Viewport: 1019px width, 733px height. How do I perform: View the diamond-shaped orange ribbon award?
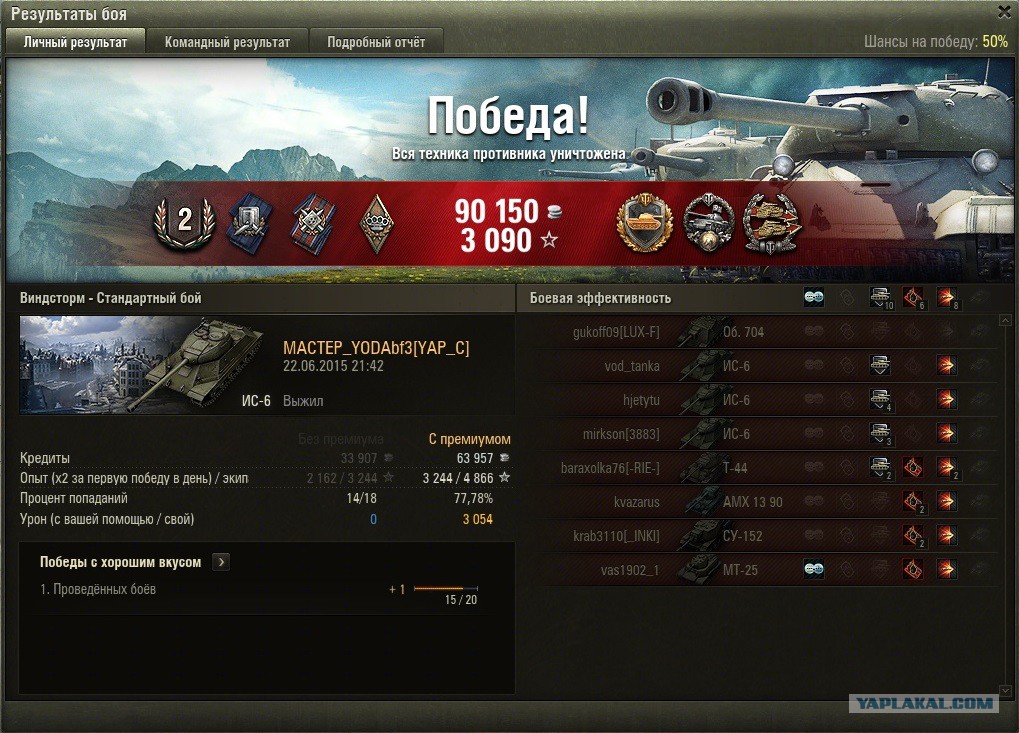click(x=376, y=222)
